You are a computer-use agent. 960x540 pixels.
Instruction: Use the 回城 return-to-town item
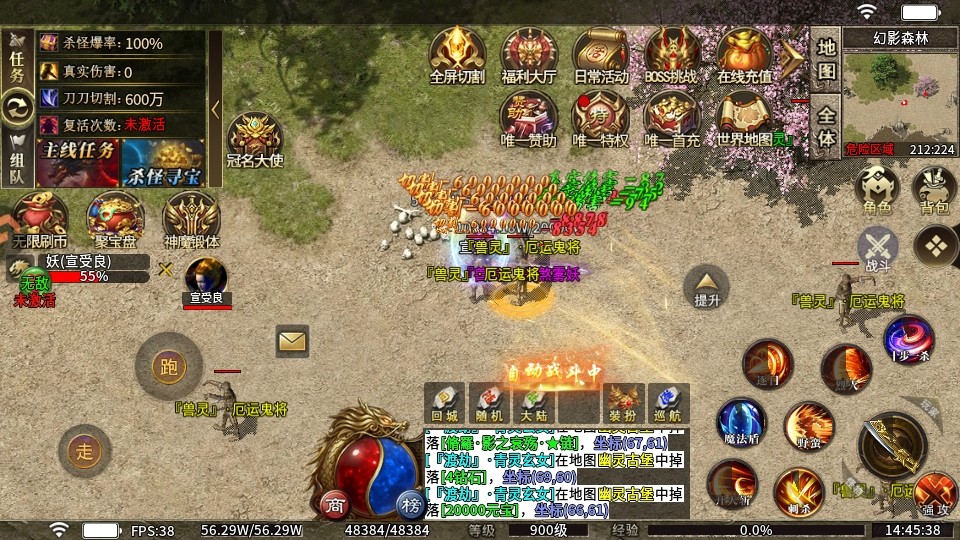point(444,402)
